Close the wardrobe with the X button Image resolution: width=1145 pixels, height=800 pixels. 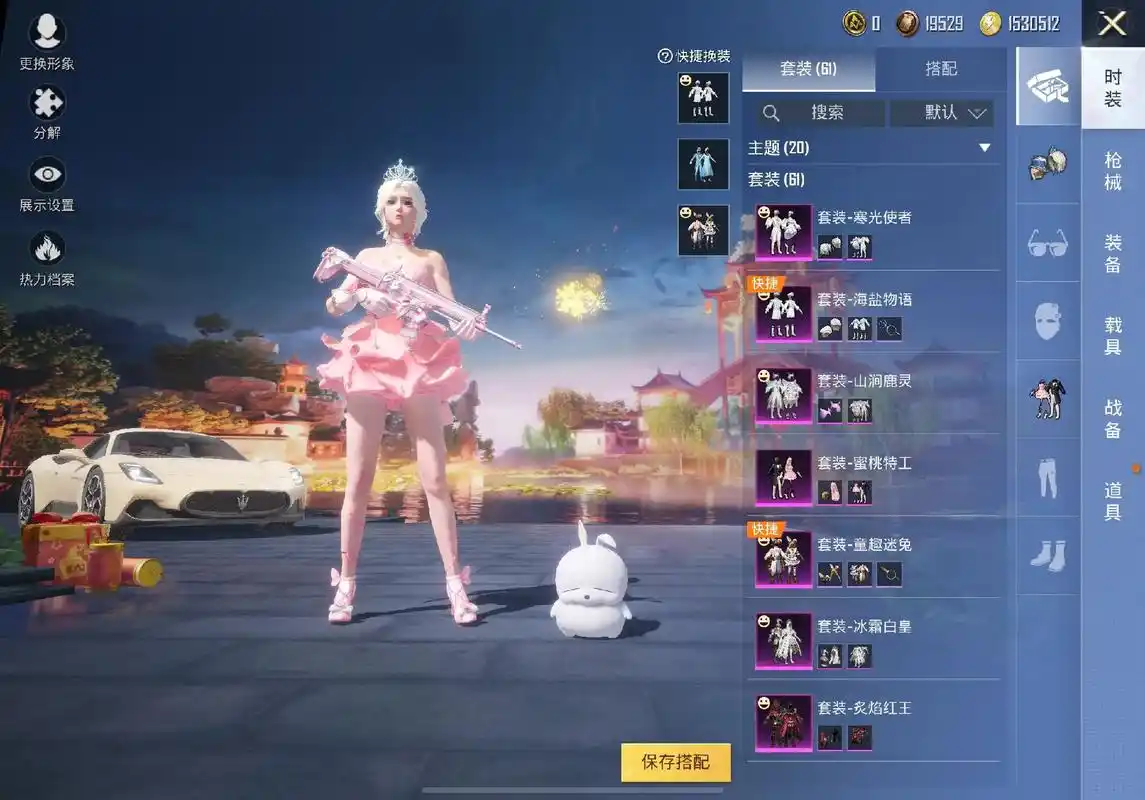click(1112, 24)
